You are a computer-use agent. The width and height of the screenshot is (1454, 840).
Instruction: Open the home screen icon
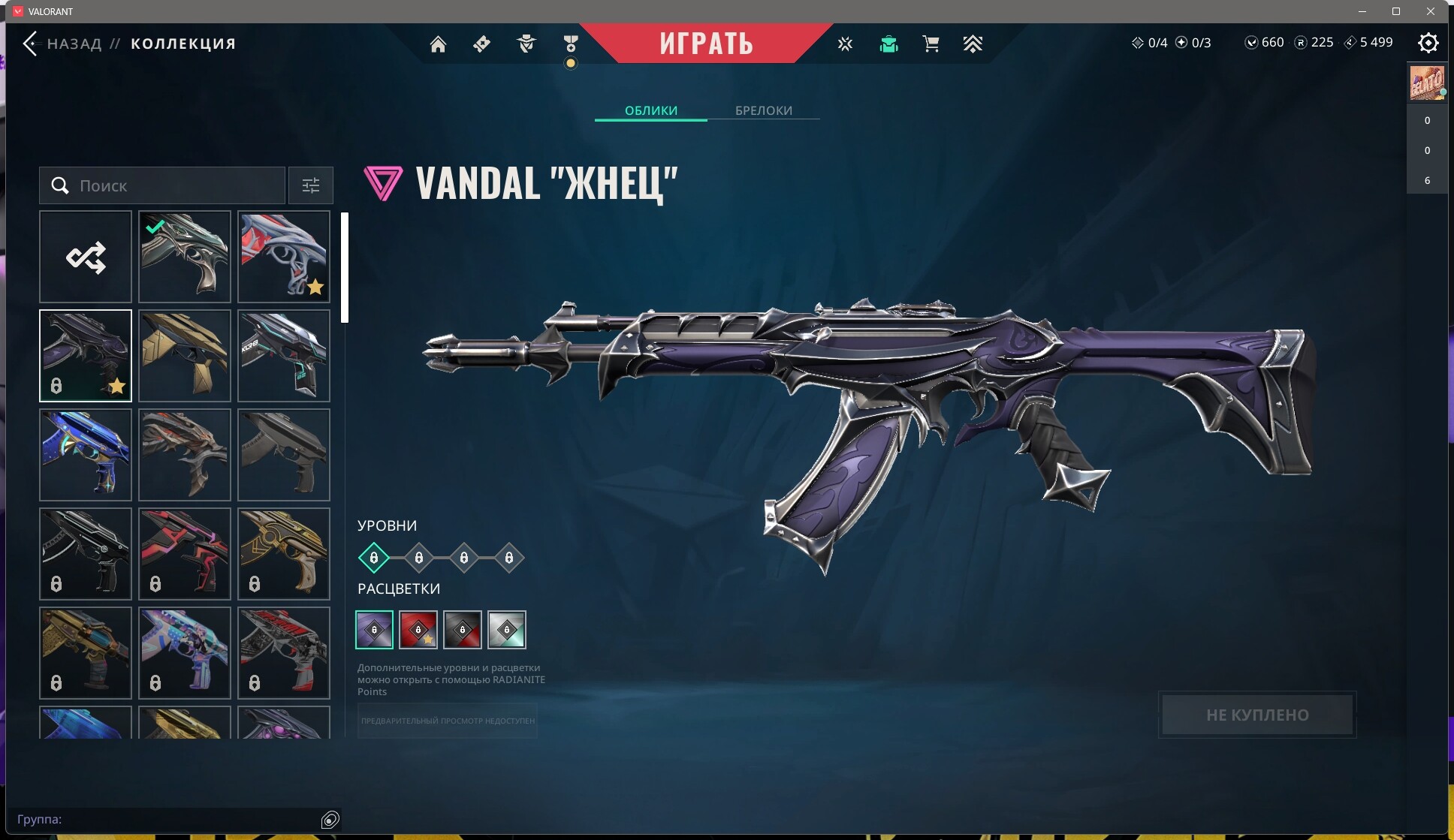(438, 44)
